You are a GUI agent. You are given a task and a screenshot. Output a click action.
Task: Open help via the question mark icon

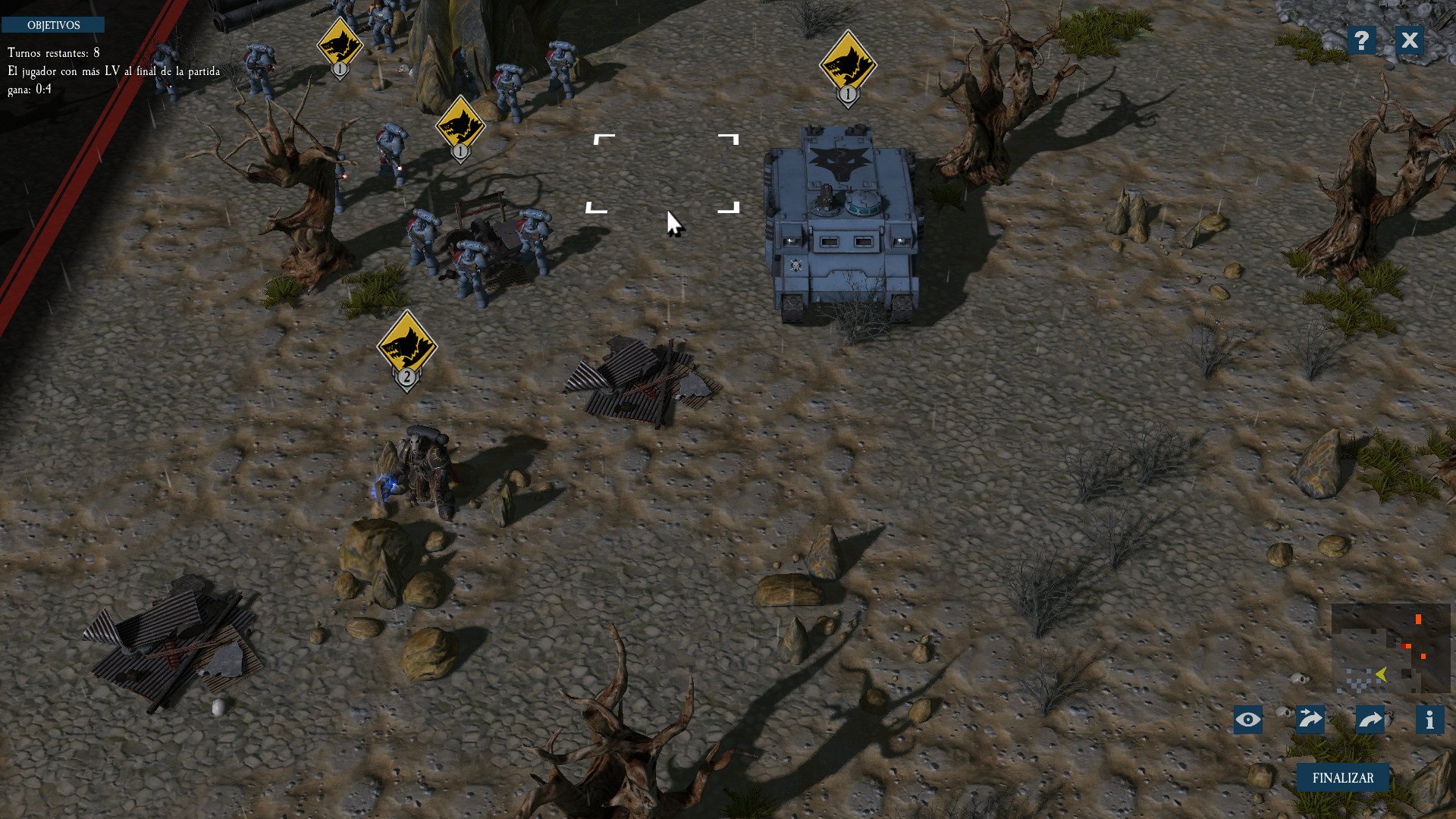click(1363, 41)
